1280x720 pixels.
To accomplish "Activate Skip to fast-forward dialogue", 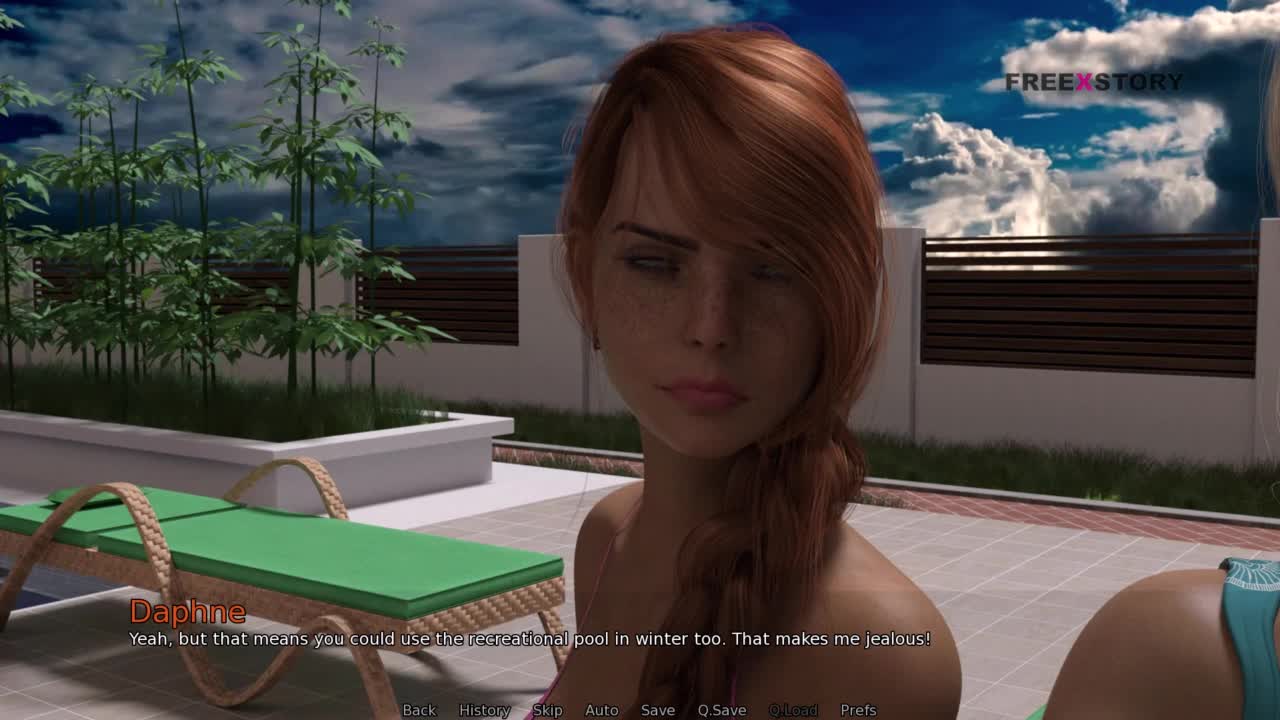I will pyautogui.click(x=547, y=710).
